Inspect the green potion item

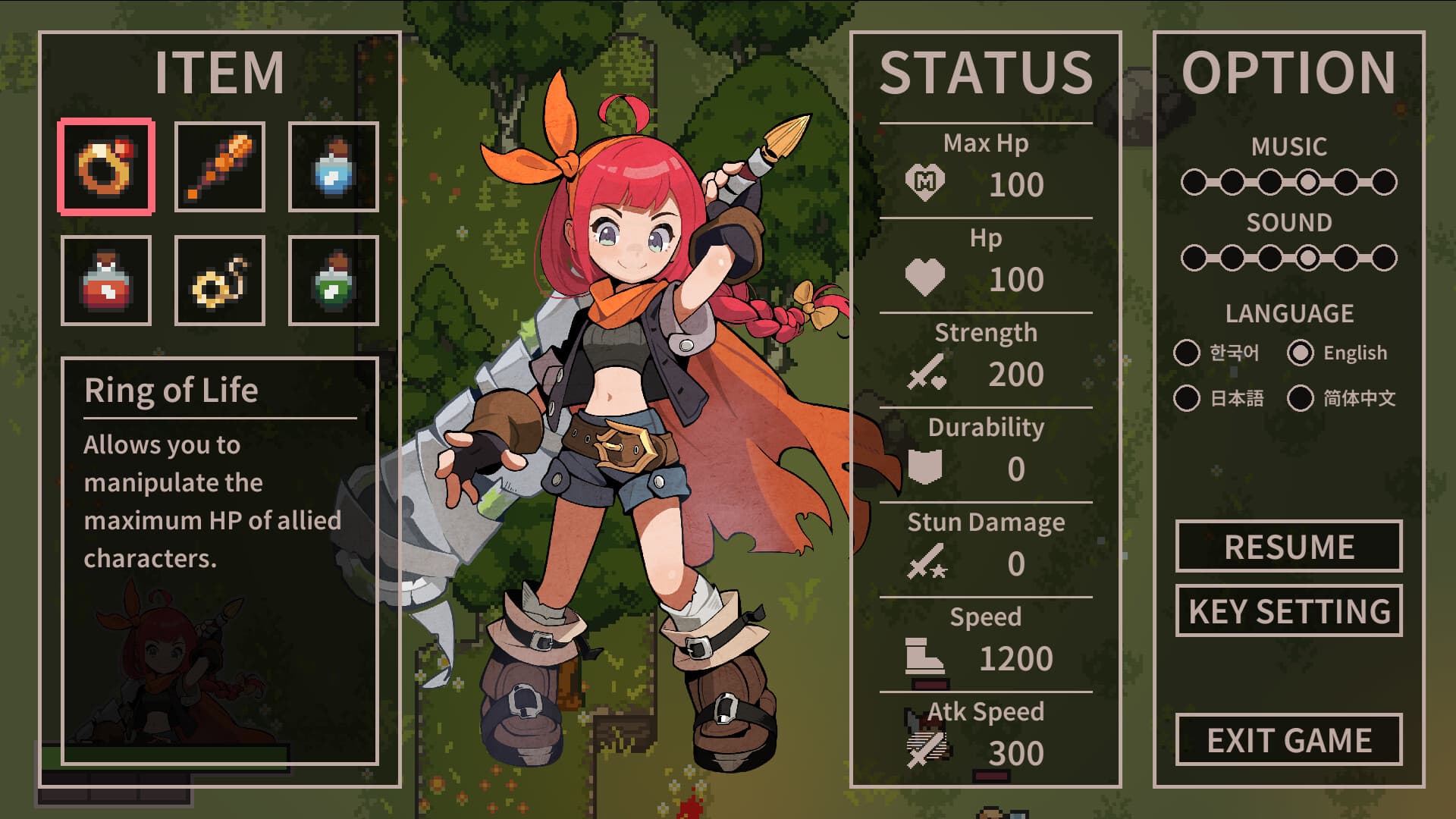click(333, 279)
